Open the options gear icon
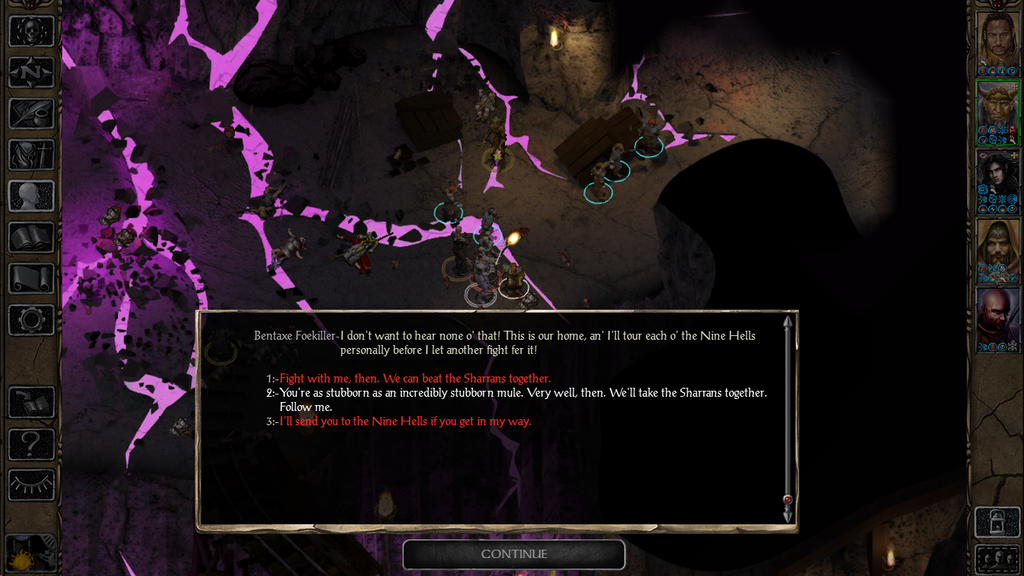The height and width of the screenshot is (576, 1024). click(x=31, y=320)
